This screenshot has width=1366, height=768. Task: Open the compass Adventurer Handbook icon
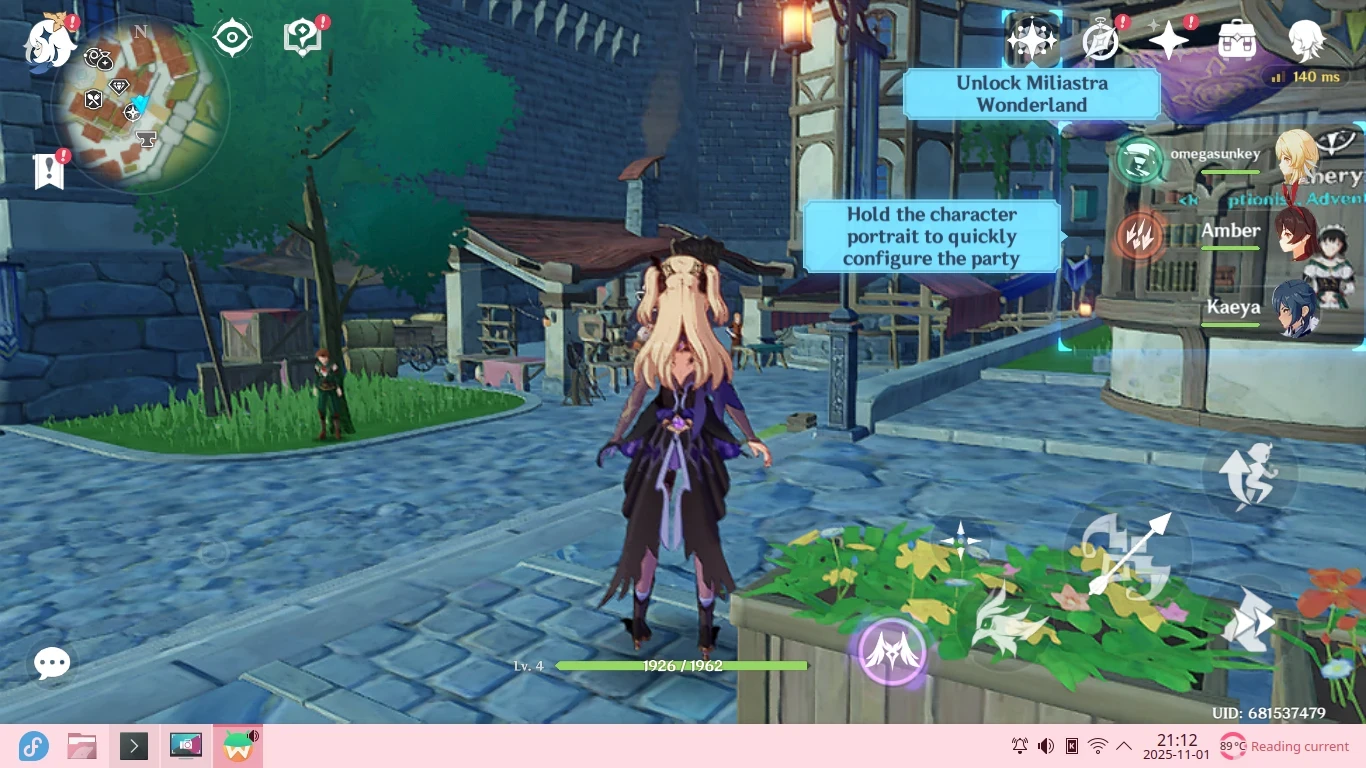1101,41
